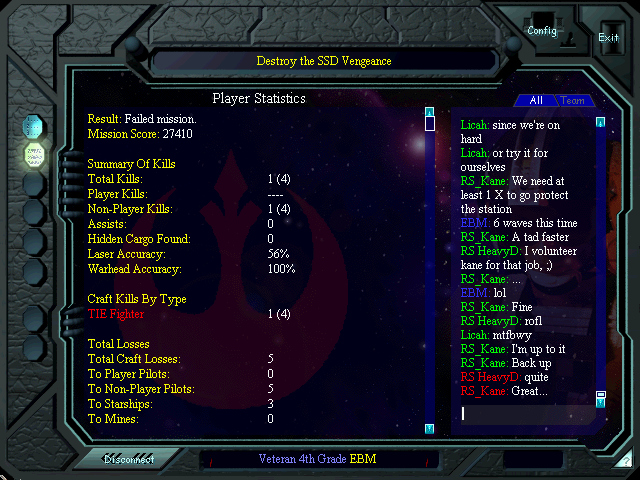This screenshot has height=480, width=640.
Task: Disconnect from the multiplayer session
Action: point(129,460)
